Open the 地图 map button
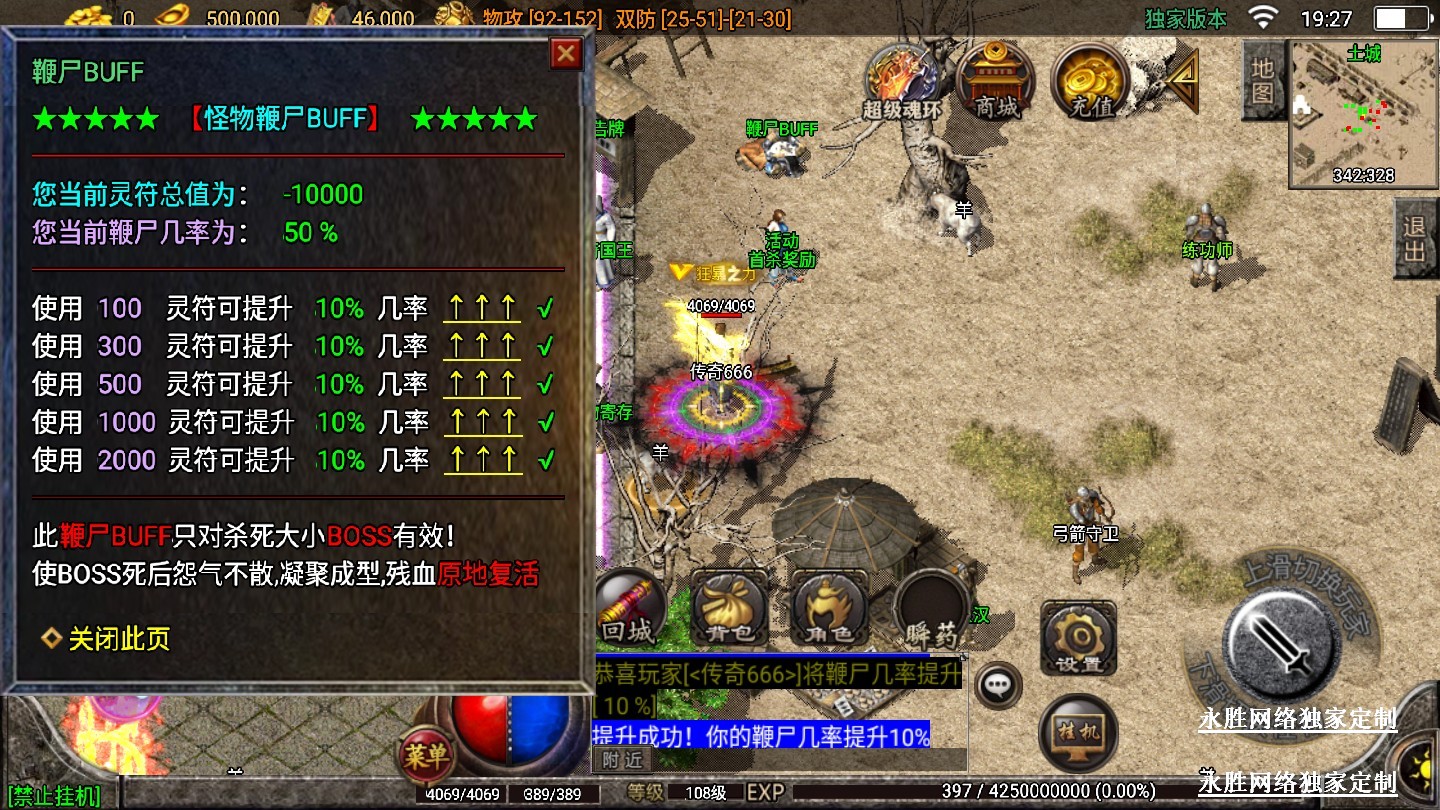 [x=1263, y=80]
